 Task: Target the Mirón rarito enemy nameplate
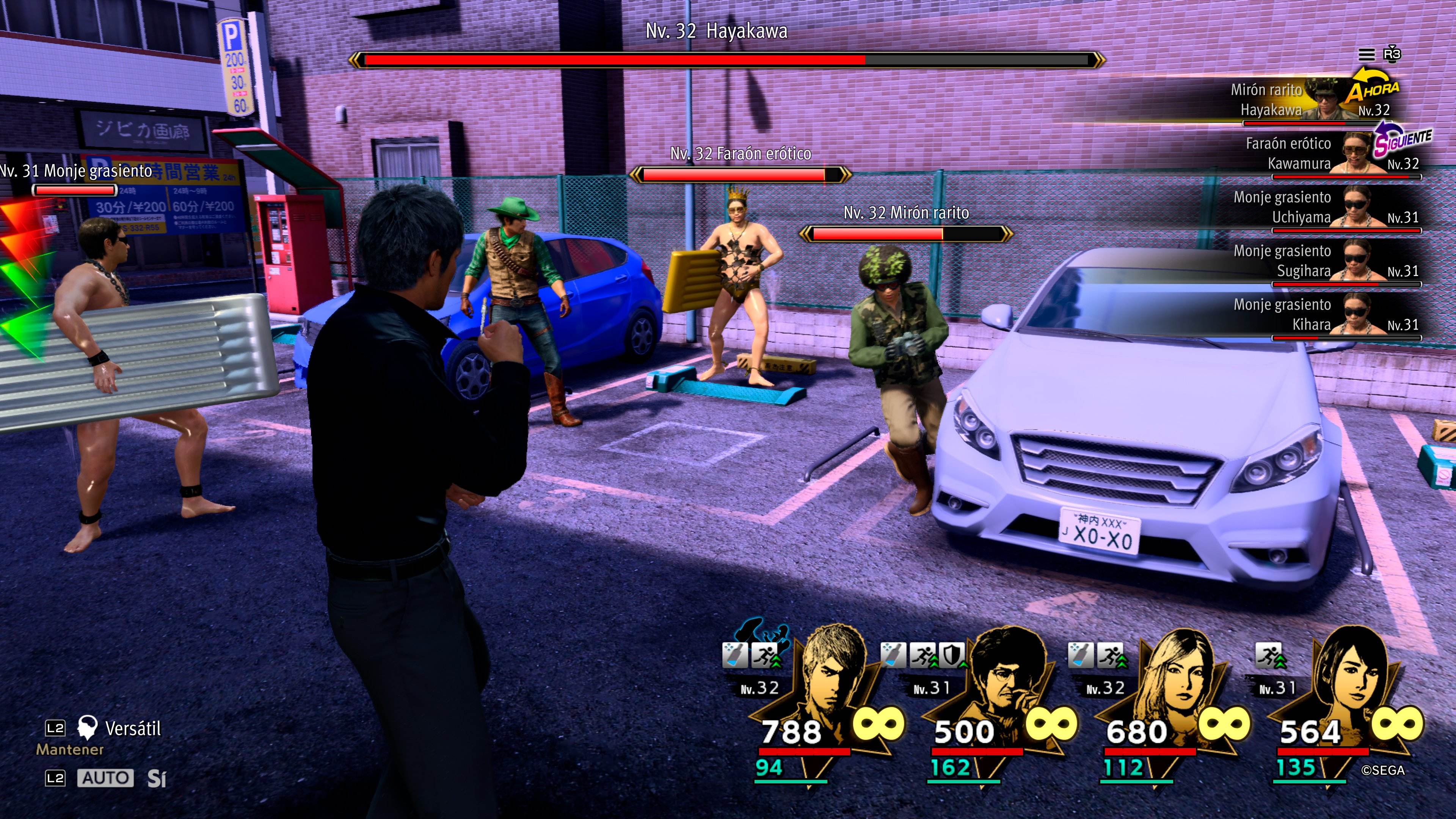[x=906, y=213]
